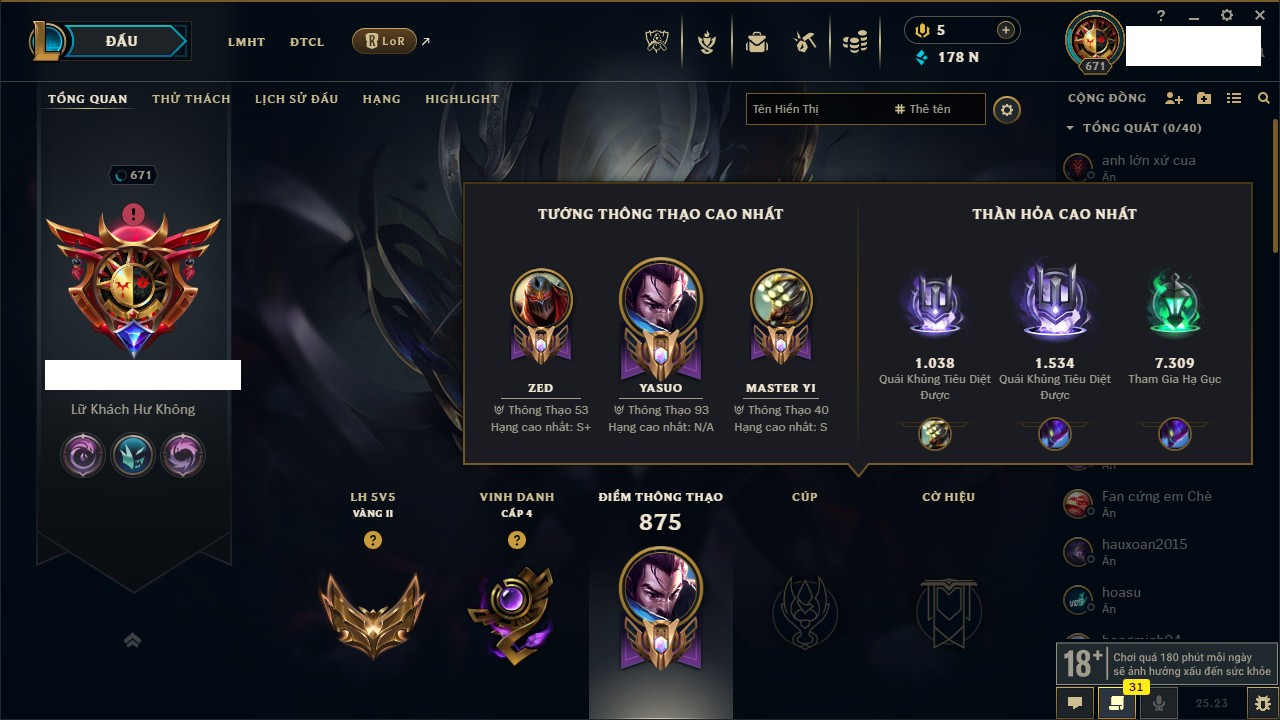Open the client settings gear
Screen dimensions: 1280x720
1227,15
